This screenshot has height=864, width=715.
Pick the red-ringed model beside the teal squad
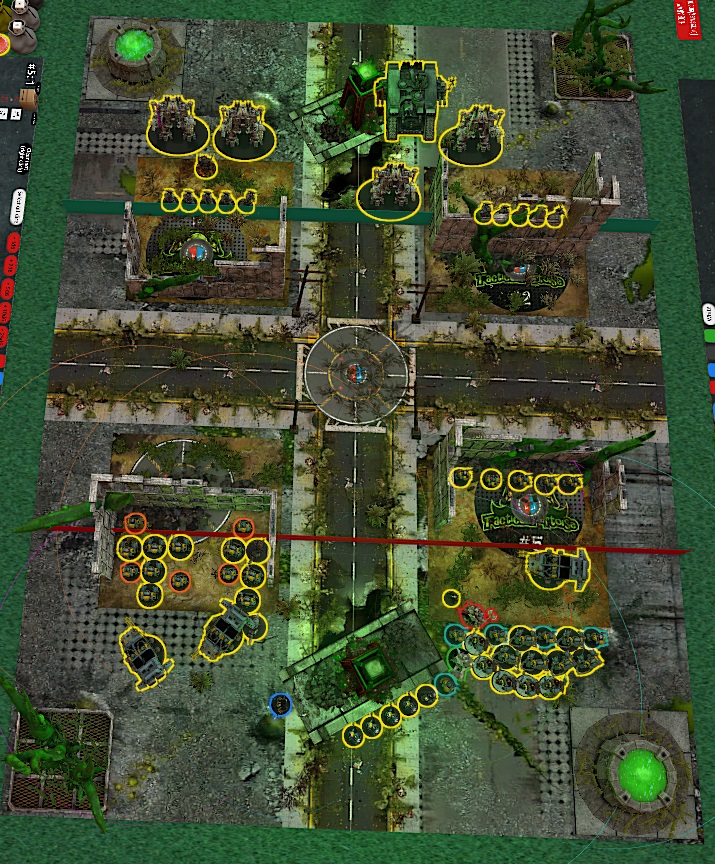[x=471, y=613]
